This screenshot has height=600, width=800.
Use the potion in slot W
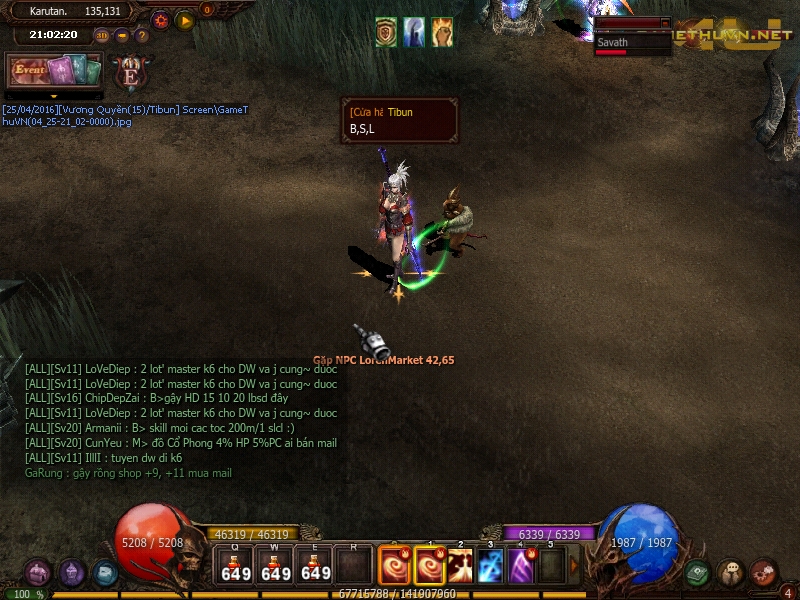coord(275,566)
